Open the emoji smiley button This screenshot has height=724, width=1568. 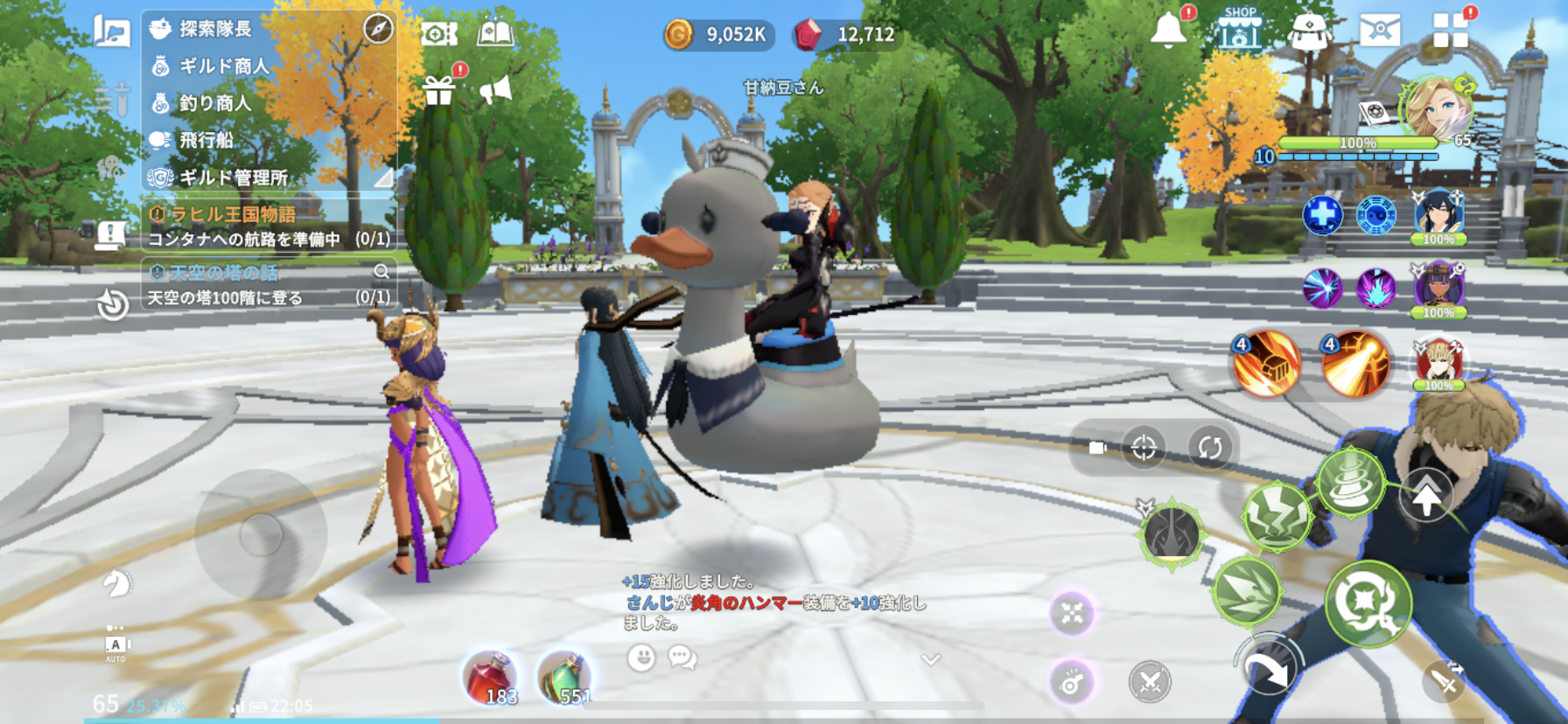[x=641, y=657]
